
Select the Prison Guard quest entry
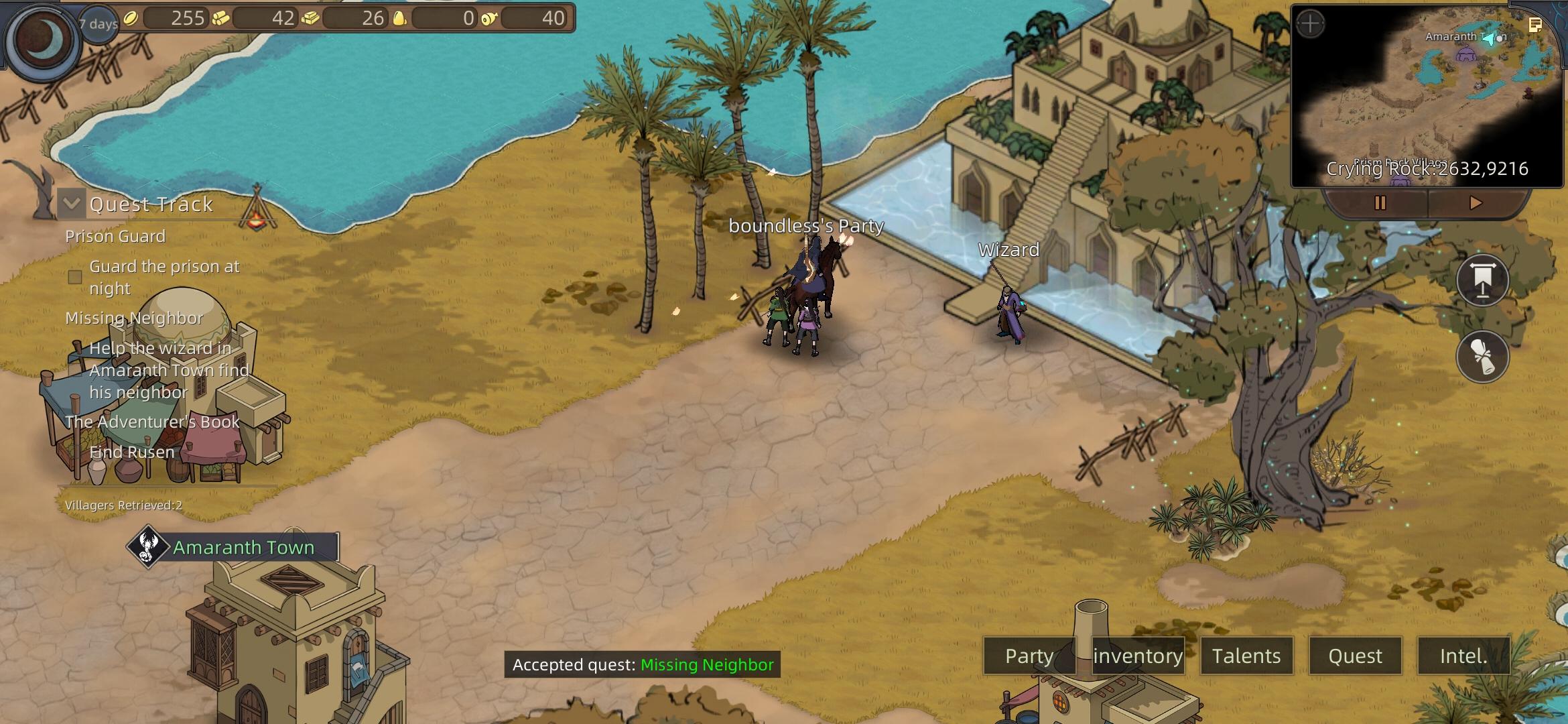[115, 236]
